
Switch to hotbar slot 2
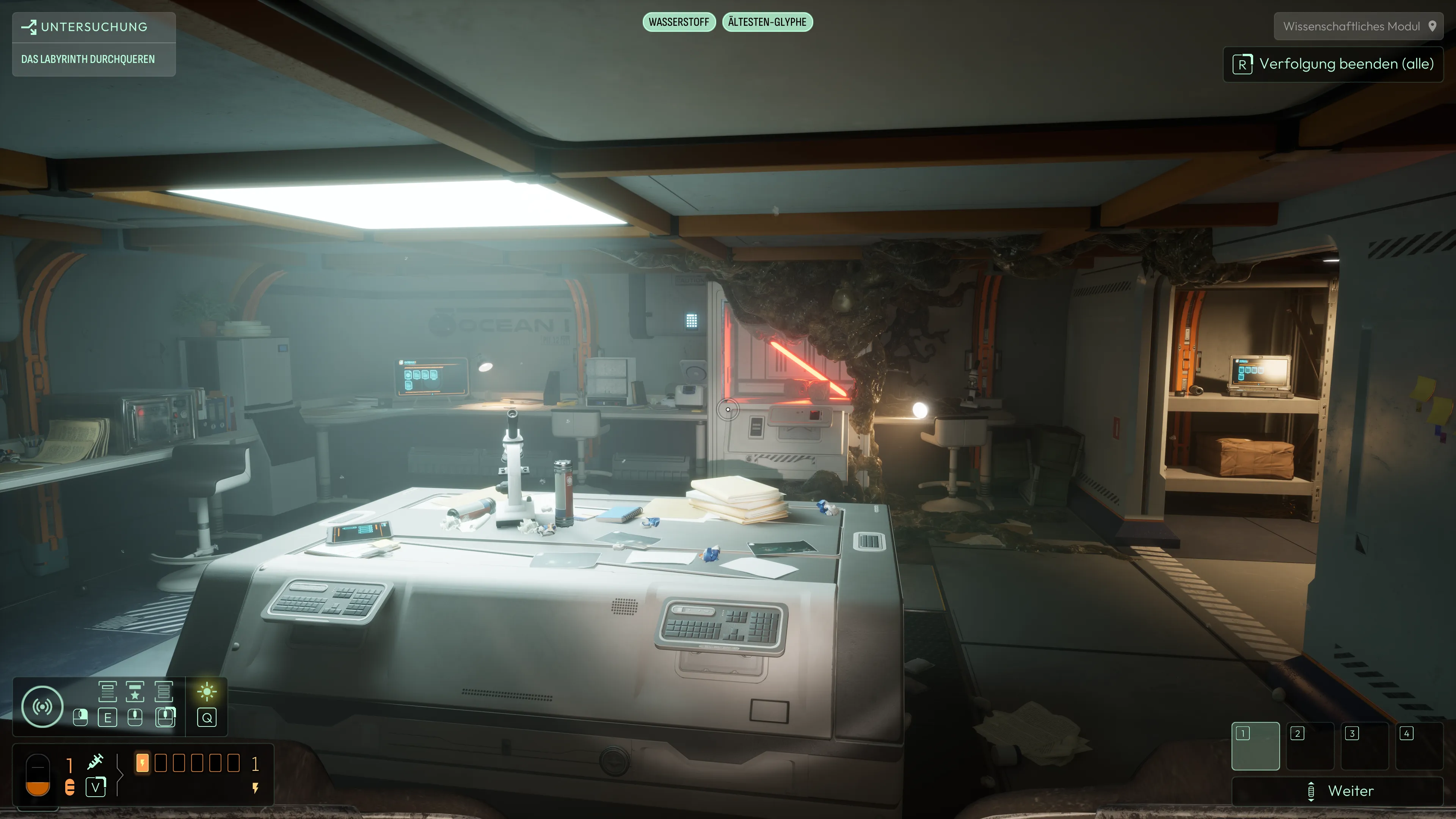pos(1310,745)
